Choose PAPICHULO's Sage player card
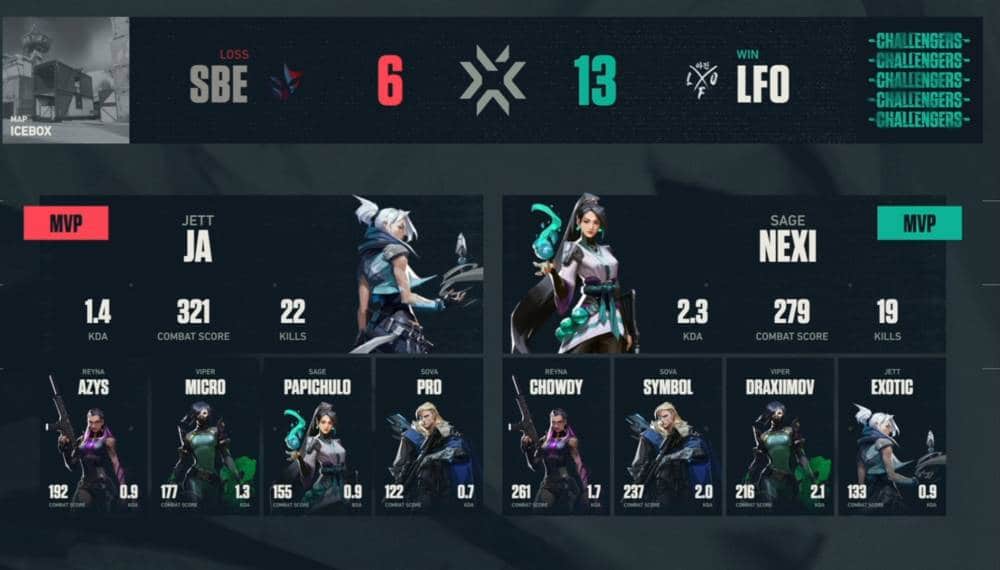This screenshot has width=1000, height=570. click(x=316, y=437)
